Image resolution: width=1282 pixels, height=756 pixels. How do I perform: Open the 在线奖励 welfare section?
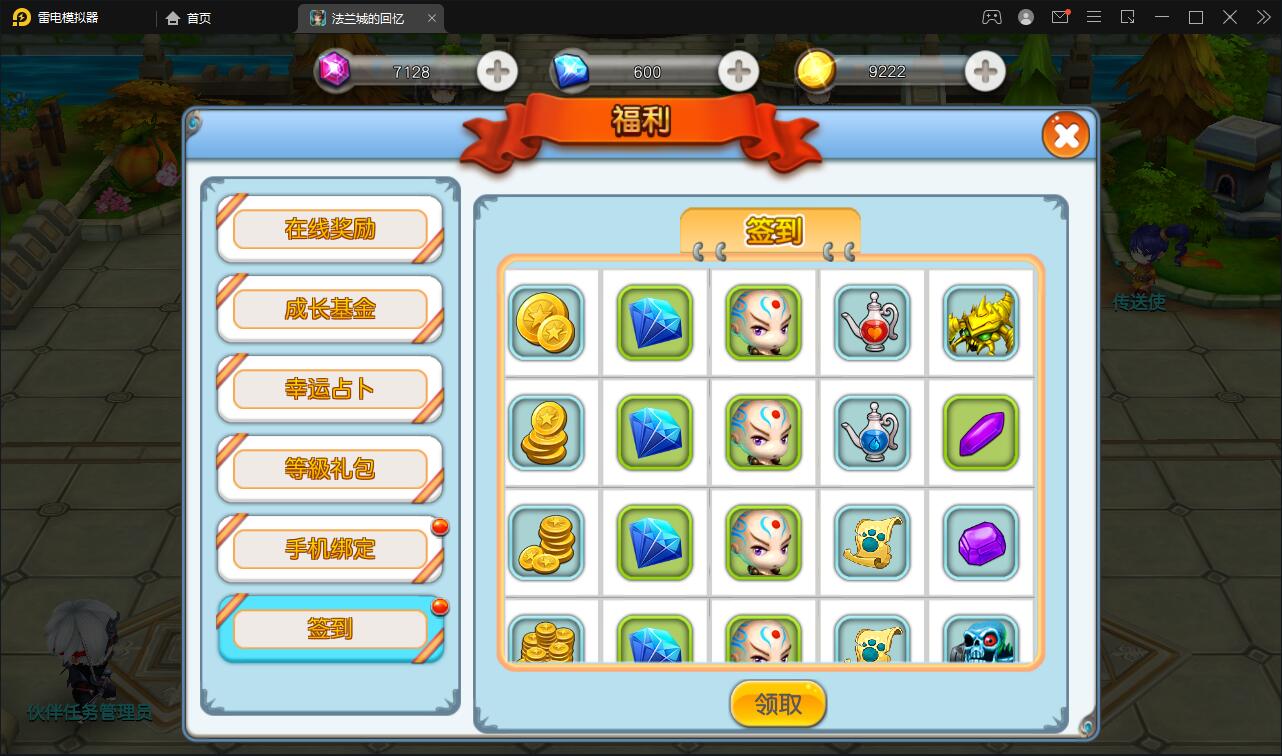(330, 229)
